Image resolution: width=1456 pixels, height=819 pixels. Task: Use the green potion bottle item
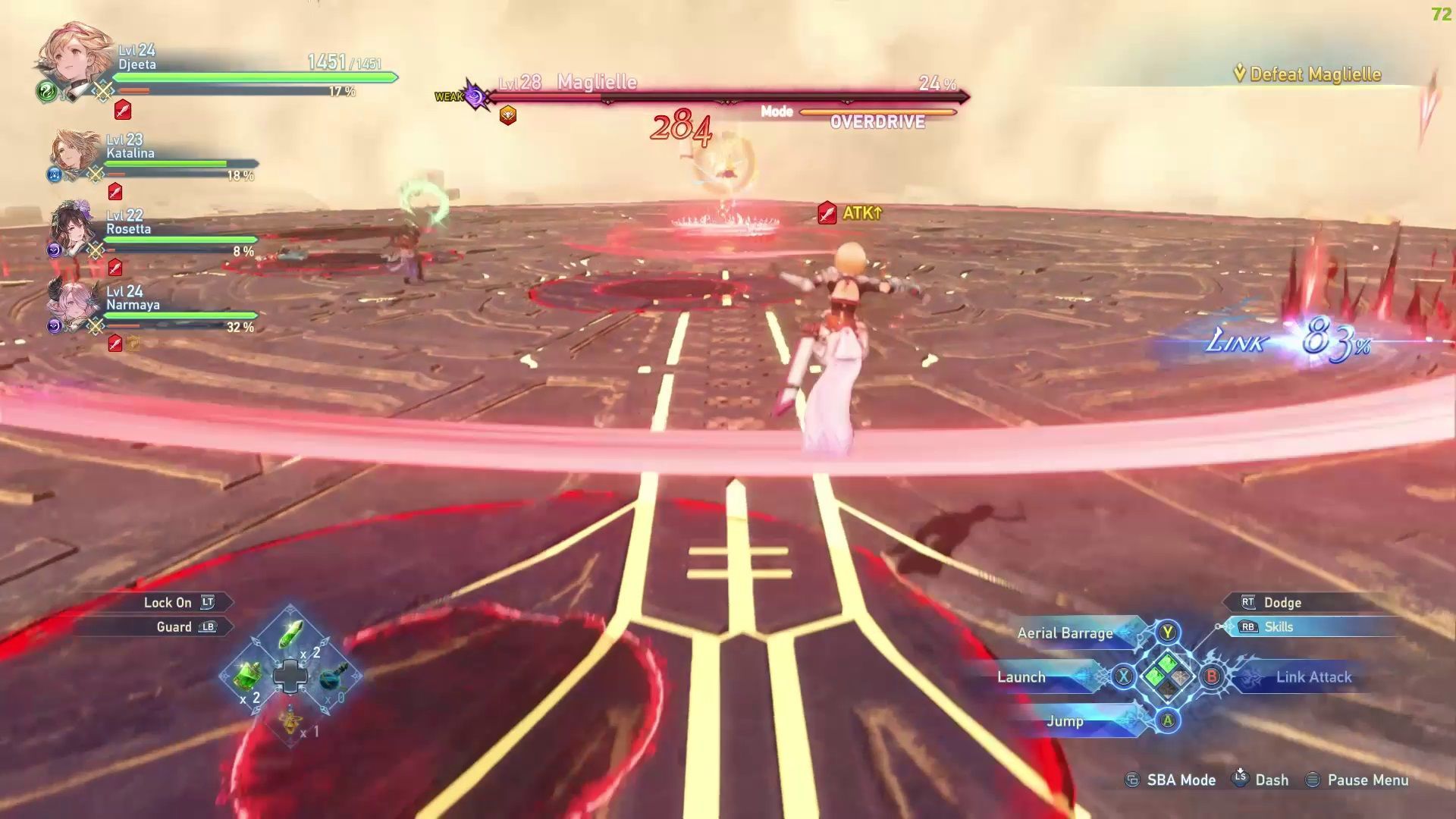(x=247, y=675)
